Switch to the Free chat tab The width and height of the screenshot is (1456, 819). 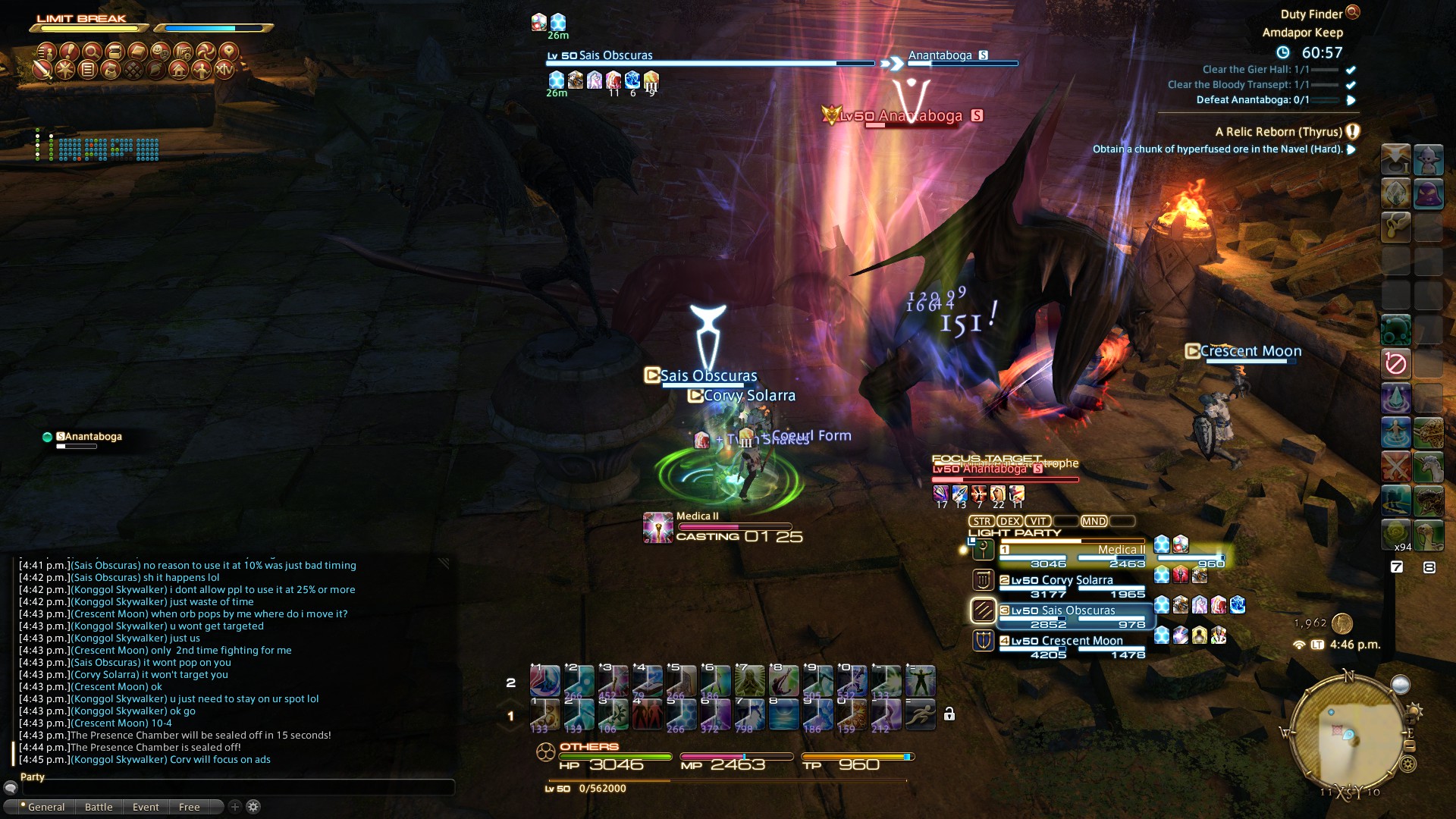click(189, 807)
